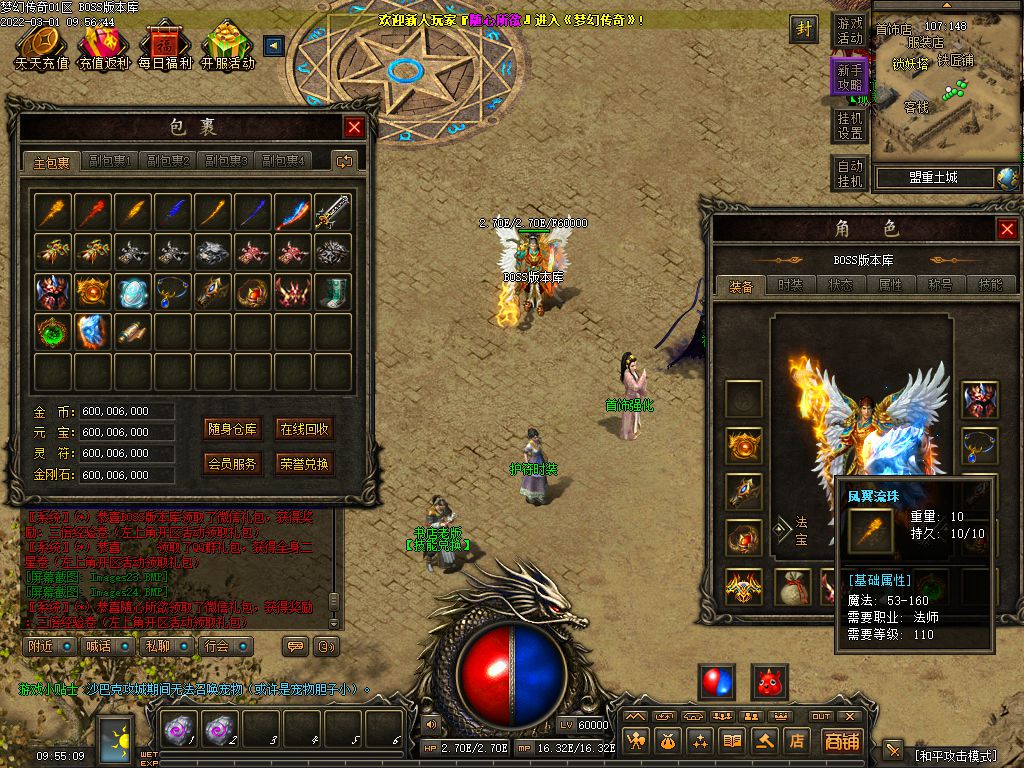
Task: Click the 在线回收 recycle button
Action: (x=305, y=429)
